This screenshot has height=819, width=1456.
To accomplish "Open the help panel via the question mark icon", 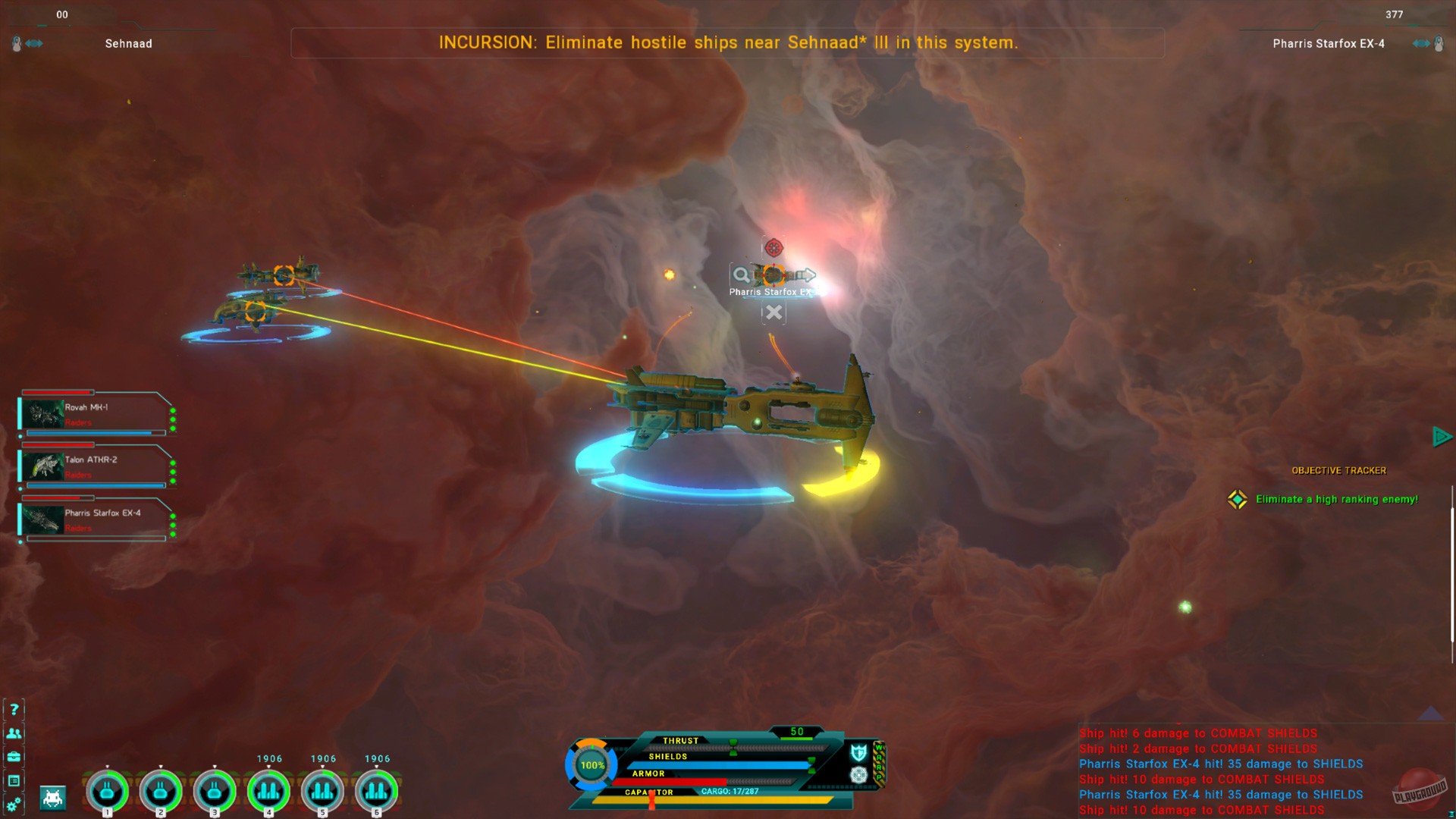I will 13,710.
